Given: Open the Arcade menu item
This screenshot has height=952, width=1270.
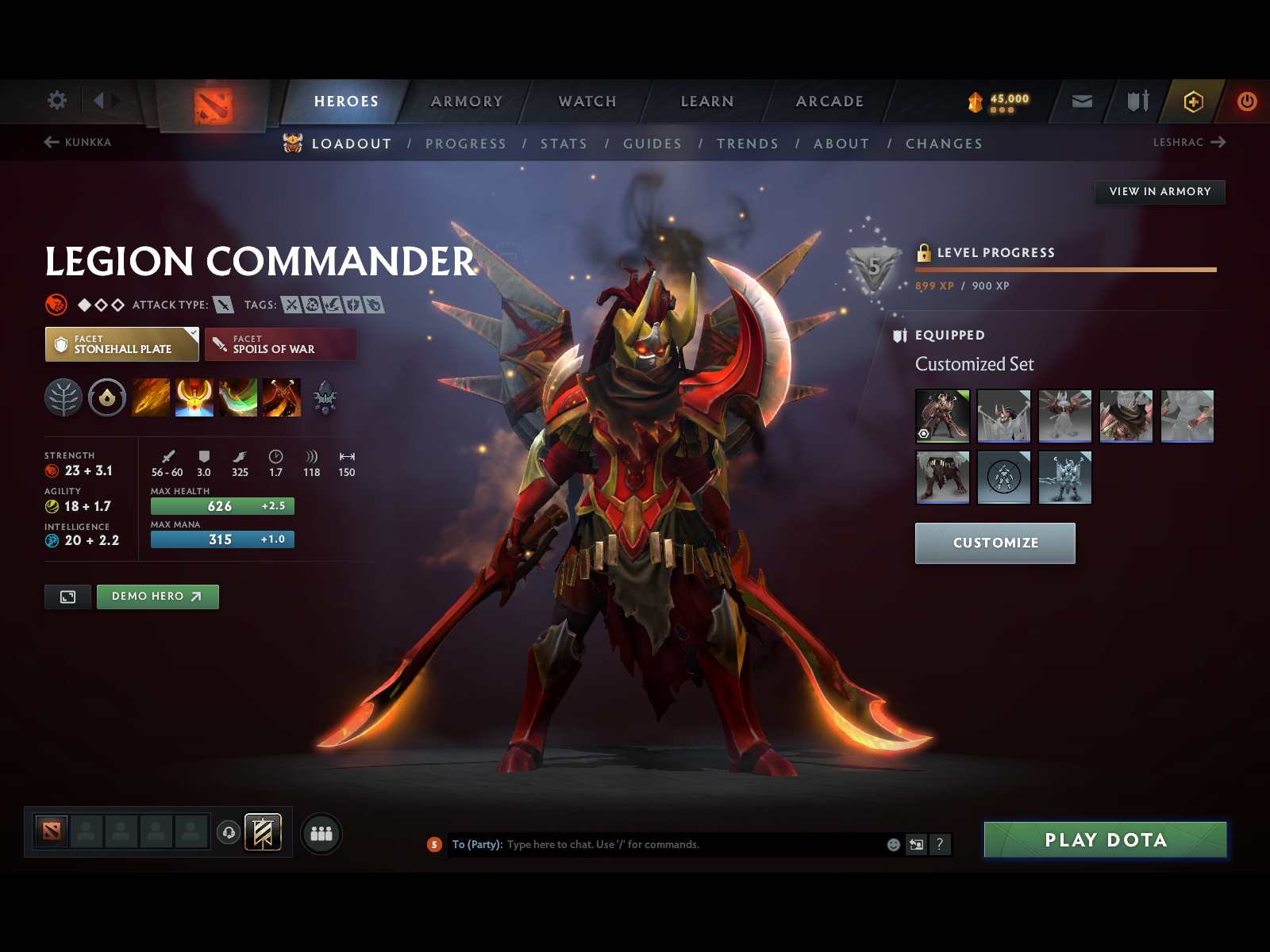Looking at the screenshot, I should pyautogui.click(x=829, y=102).
